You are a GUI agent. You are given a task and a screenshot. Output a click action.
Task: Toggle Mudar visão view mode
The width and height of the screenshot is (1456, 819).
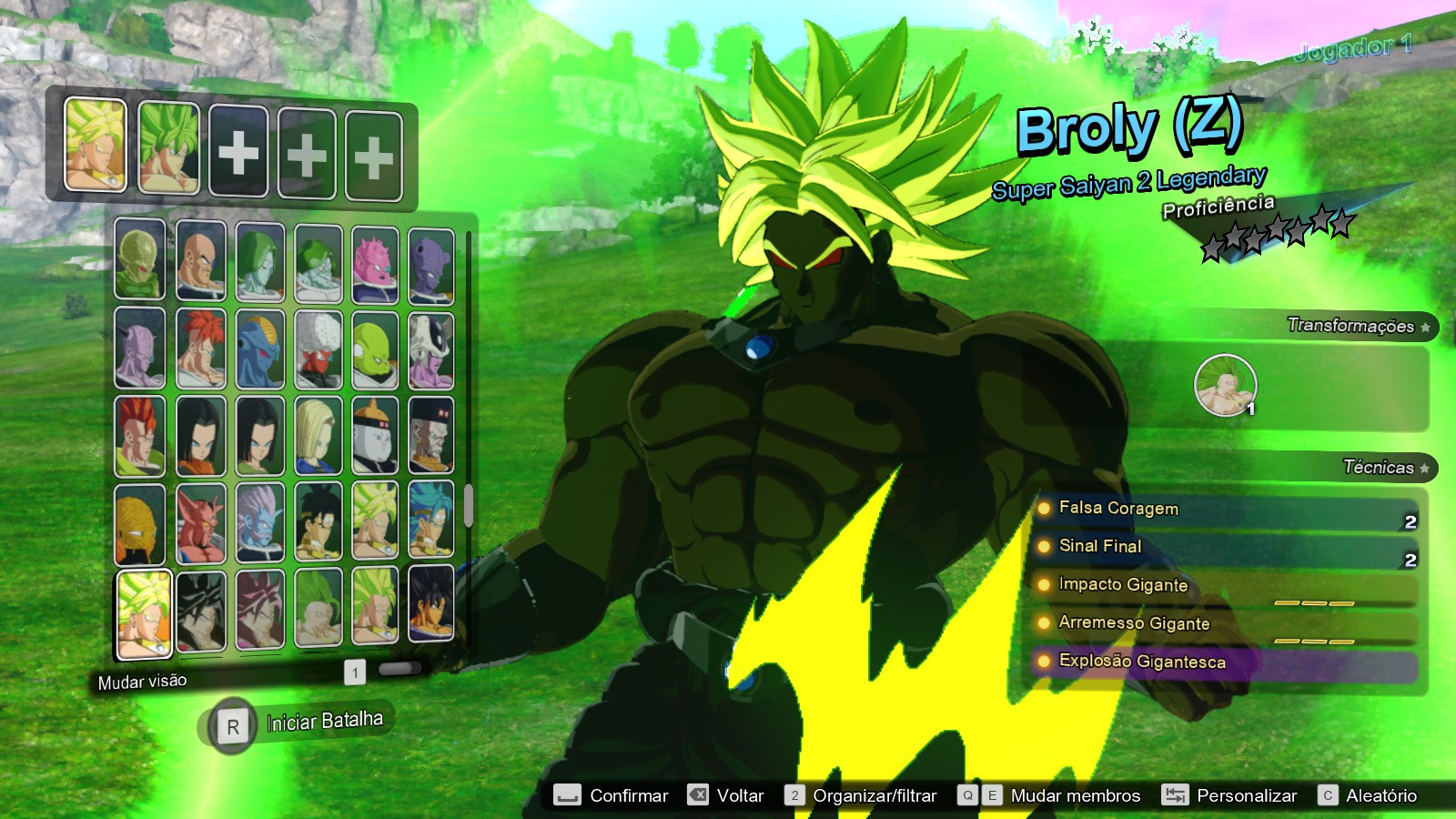tap(141, 679)
